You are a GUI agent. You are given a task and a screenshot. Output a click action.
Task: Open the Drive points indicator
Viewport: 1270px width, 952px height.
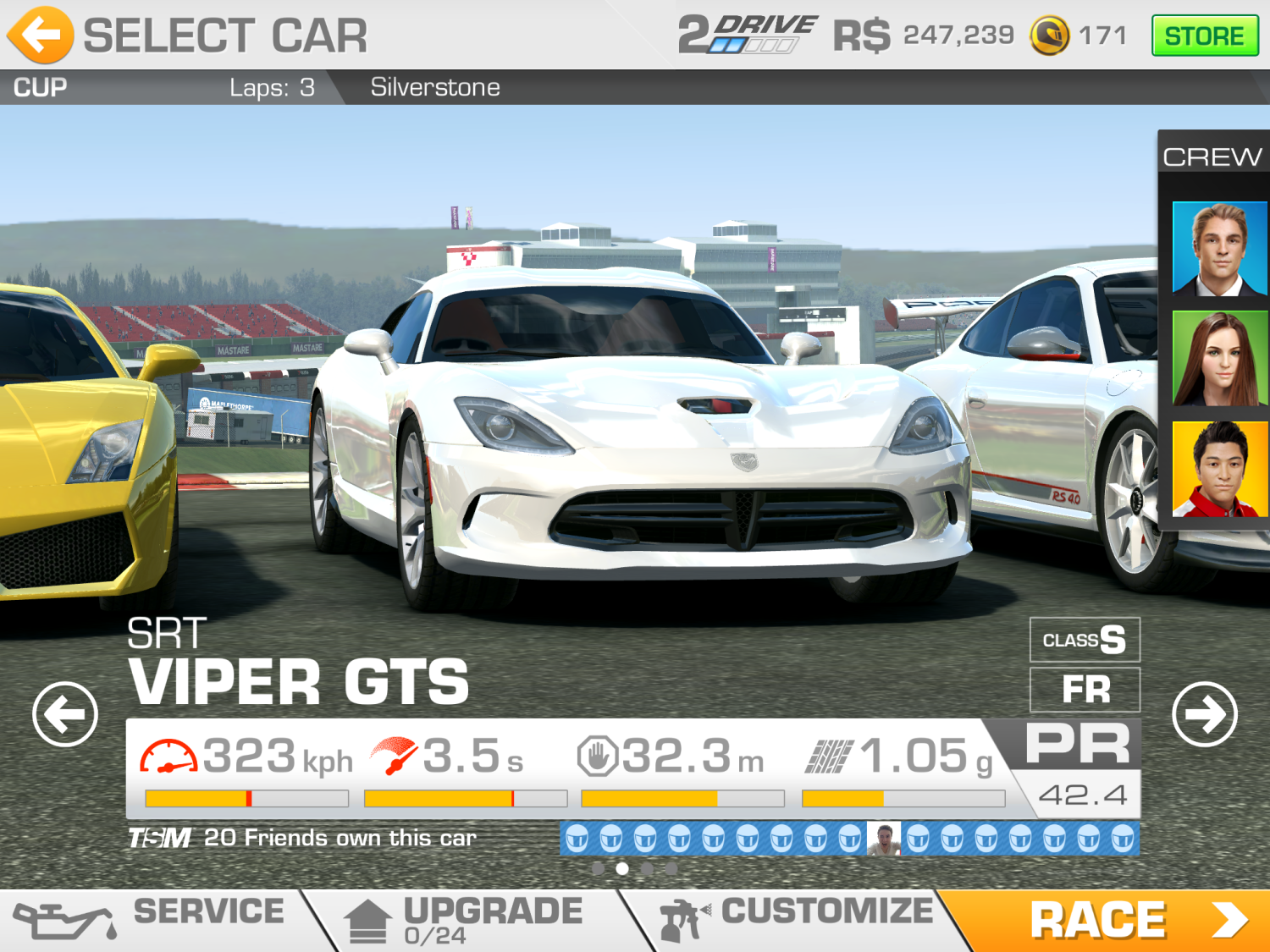click(x=747, y=35)
